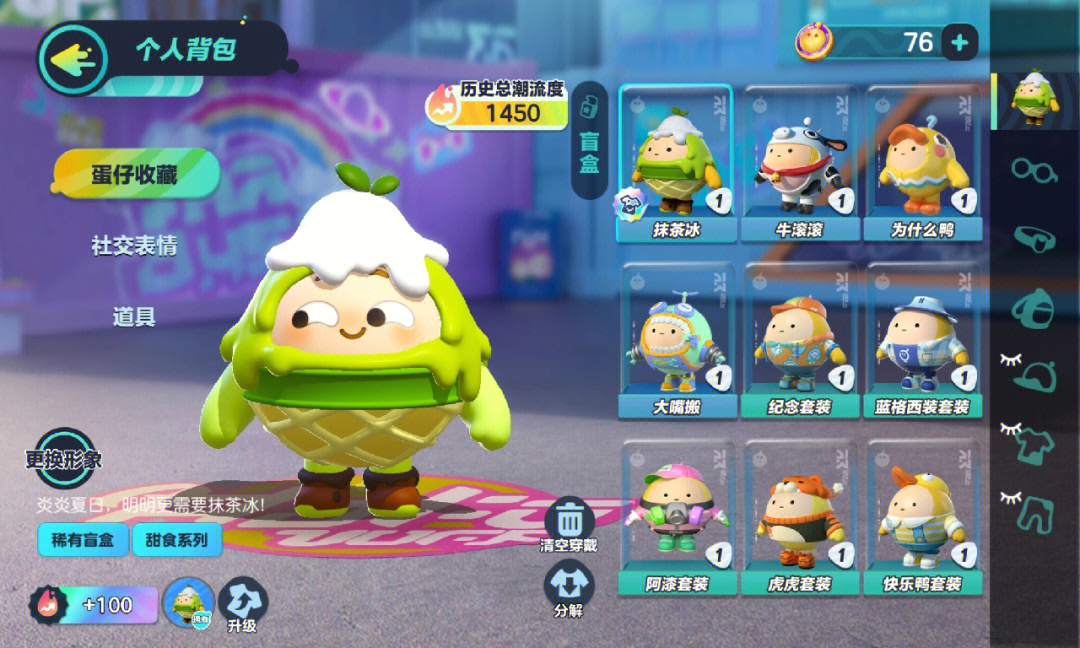1080x648 pixels.
Task: Choose the 蓝格西装套装 outfit
Action: pos(920,340)
